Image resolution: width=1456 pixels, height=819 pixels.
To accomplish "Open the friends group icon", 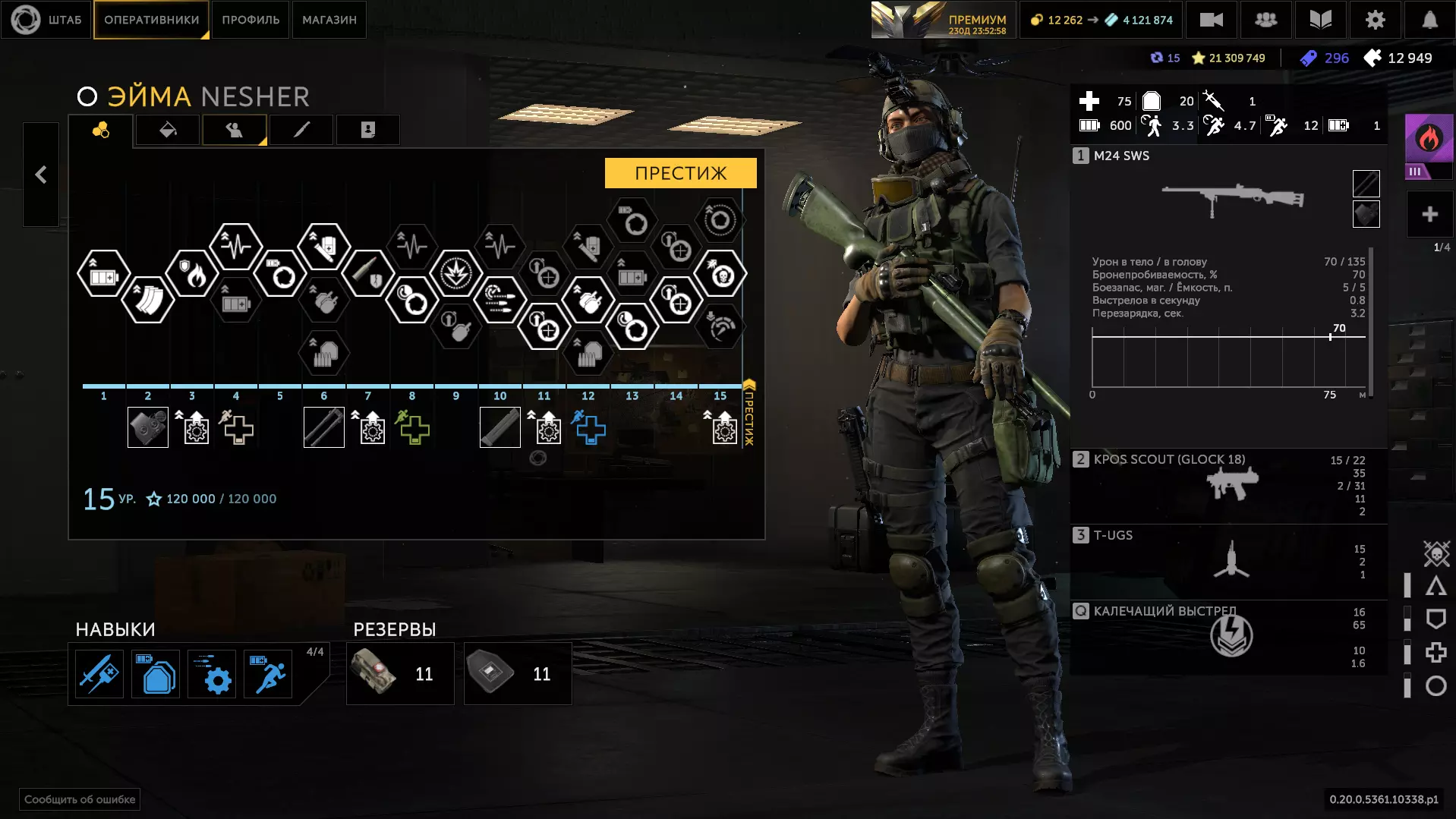I will coord(1265,20).
